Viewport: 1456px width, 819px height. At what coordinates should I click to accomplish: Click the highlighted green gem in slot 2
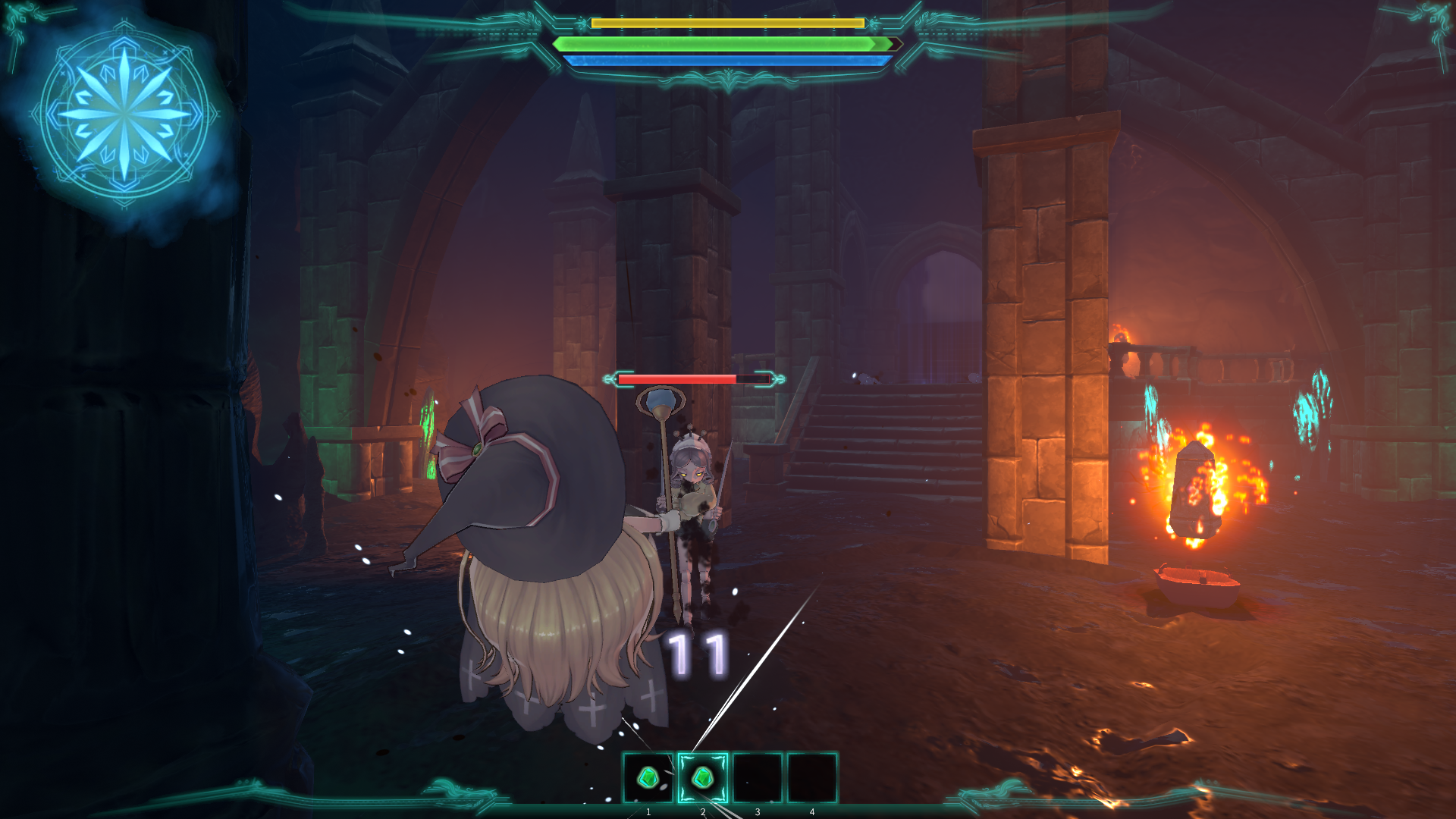click(703, 777)
